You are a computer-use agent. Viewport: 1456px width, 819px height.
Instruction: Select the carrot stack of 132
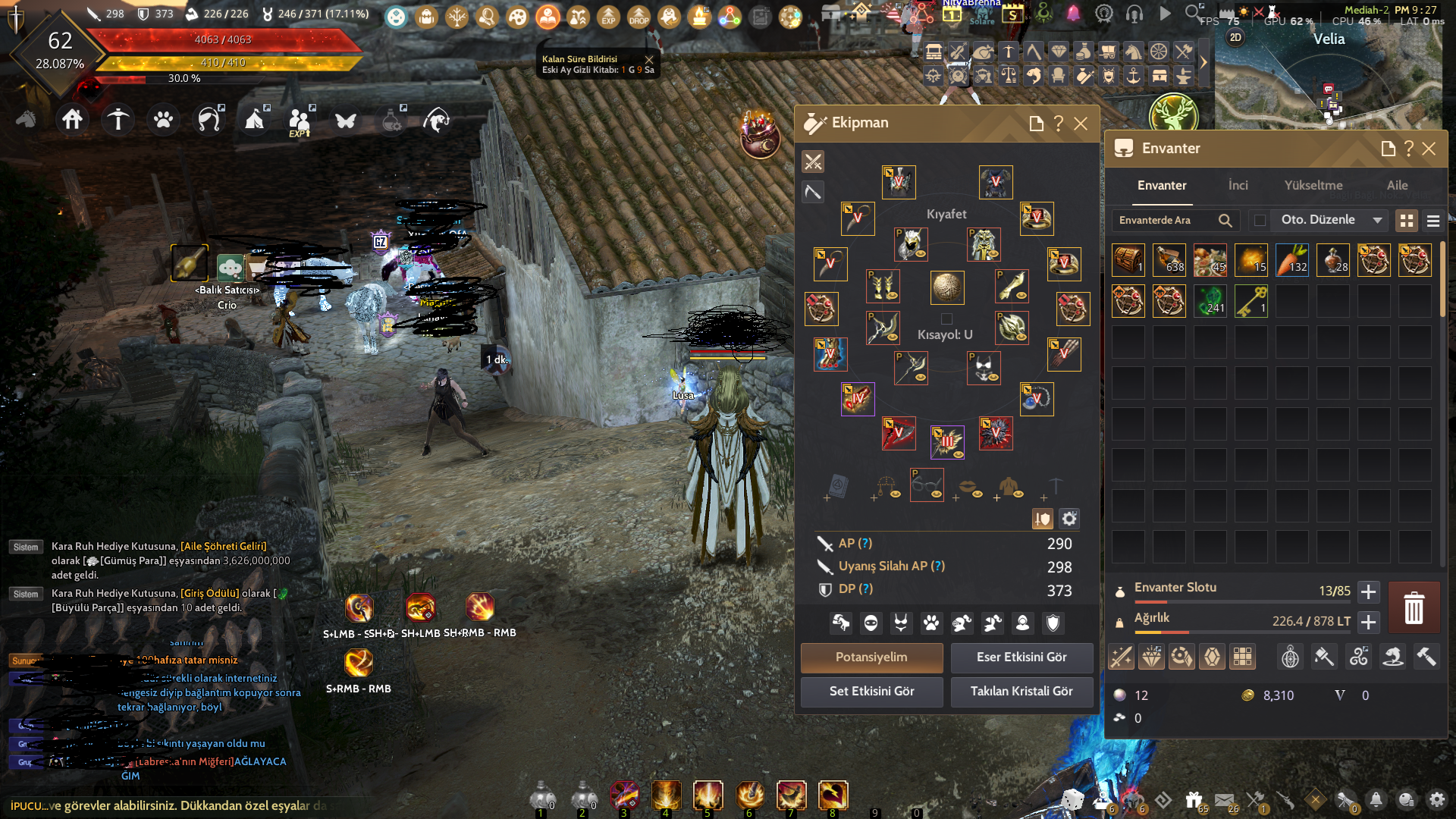[1291, 259]
